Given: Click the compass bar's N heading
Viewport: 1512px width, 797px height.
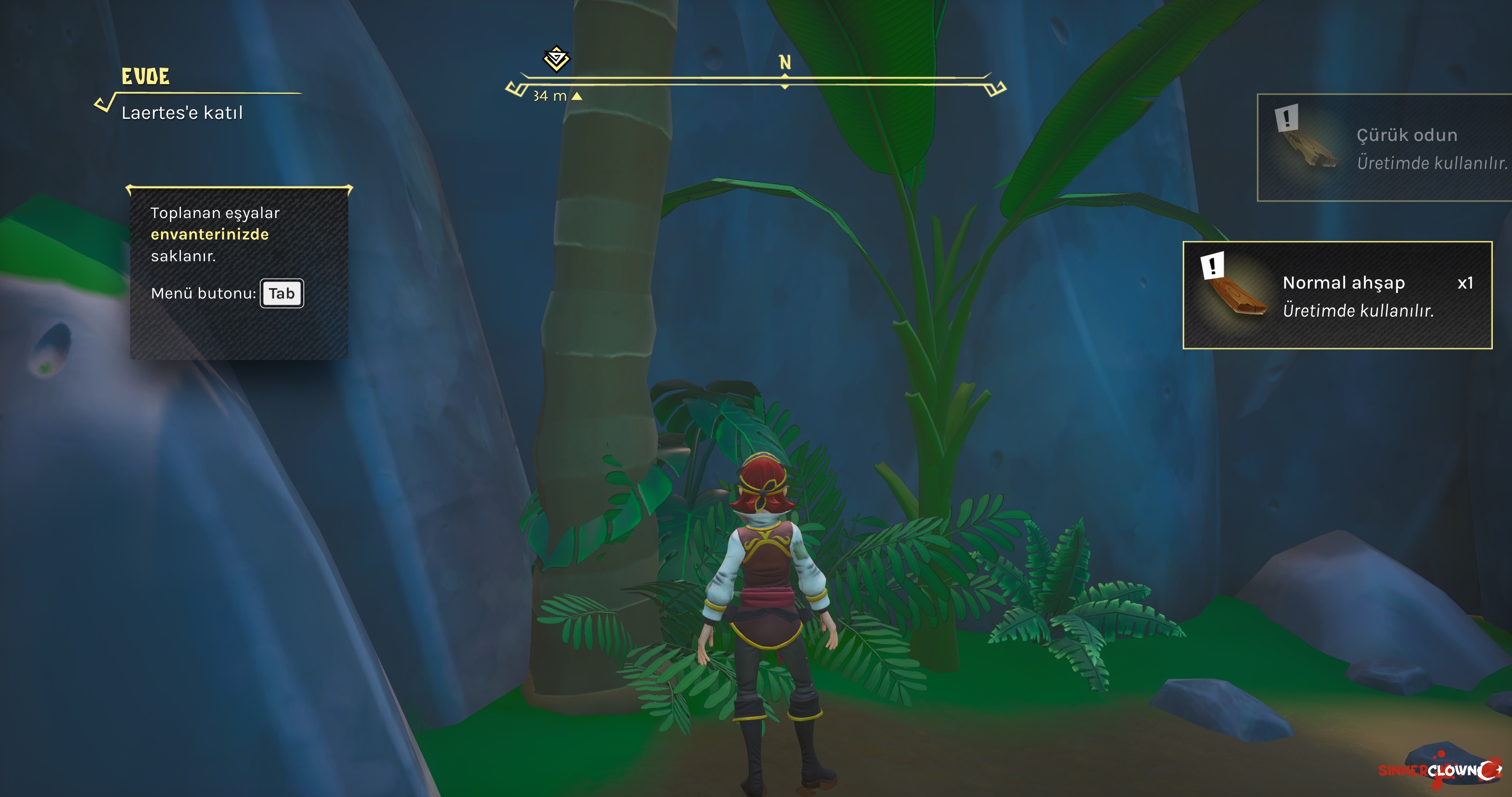Looking at the screenshot, I should tap(785, 62).
